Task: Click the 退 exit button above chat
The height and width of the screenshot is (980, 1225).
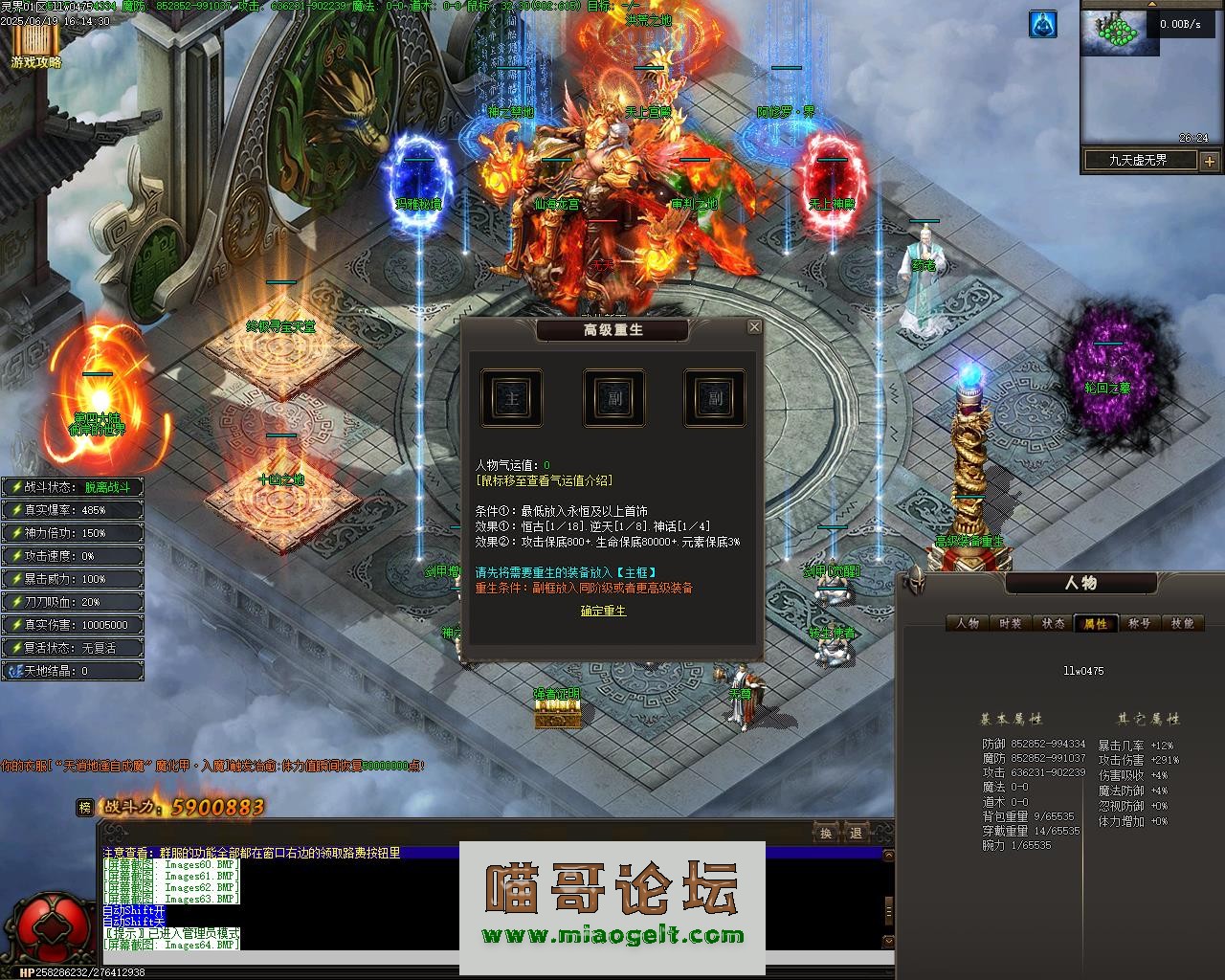Action: pyautogui.click(x=856, y=833)
